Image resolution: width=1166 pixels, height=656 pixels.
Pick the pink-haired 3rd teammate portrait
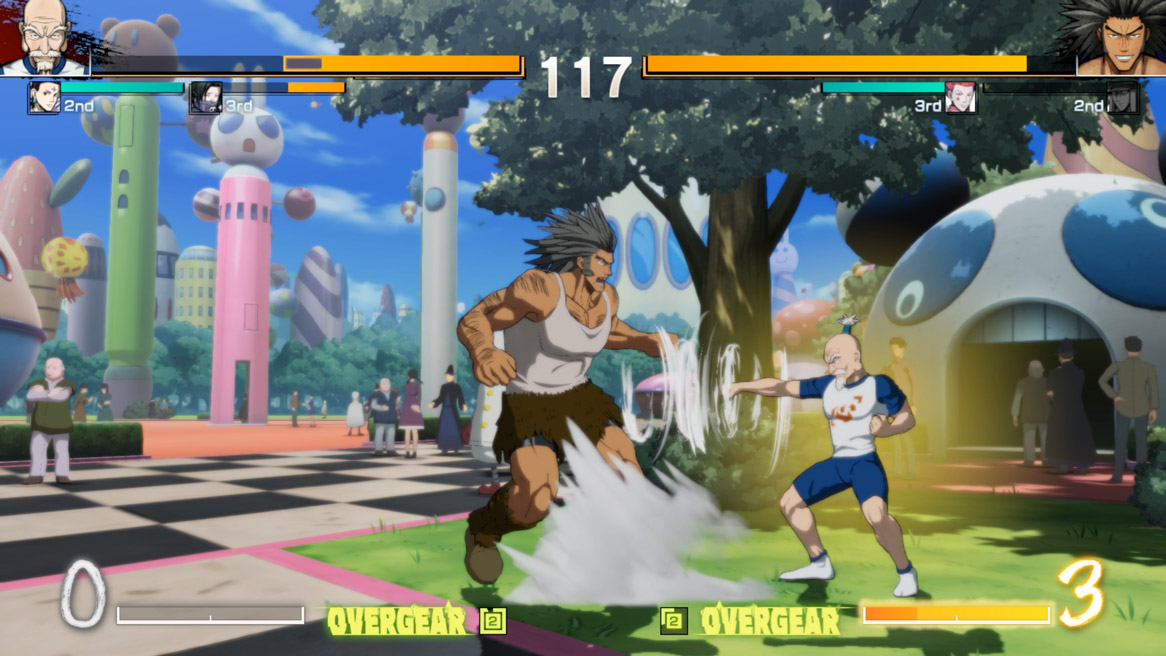960,98
